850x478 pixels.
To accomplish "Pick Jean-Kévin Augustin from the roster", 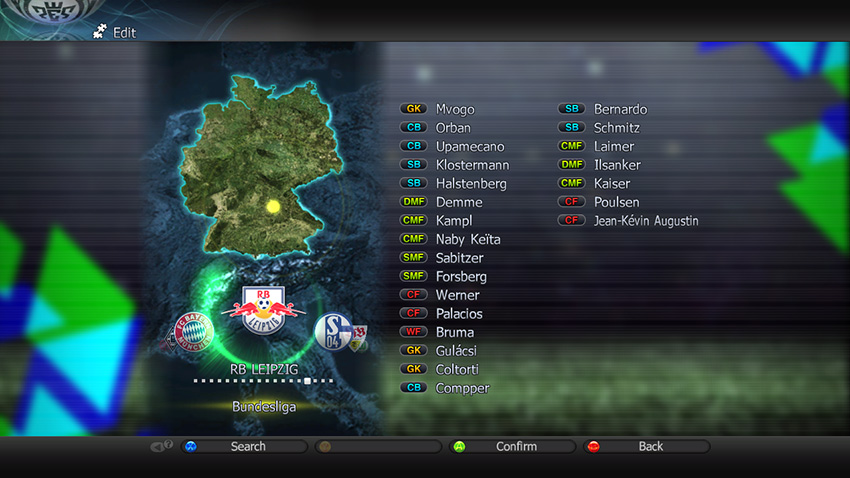I will coord(645,221).
